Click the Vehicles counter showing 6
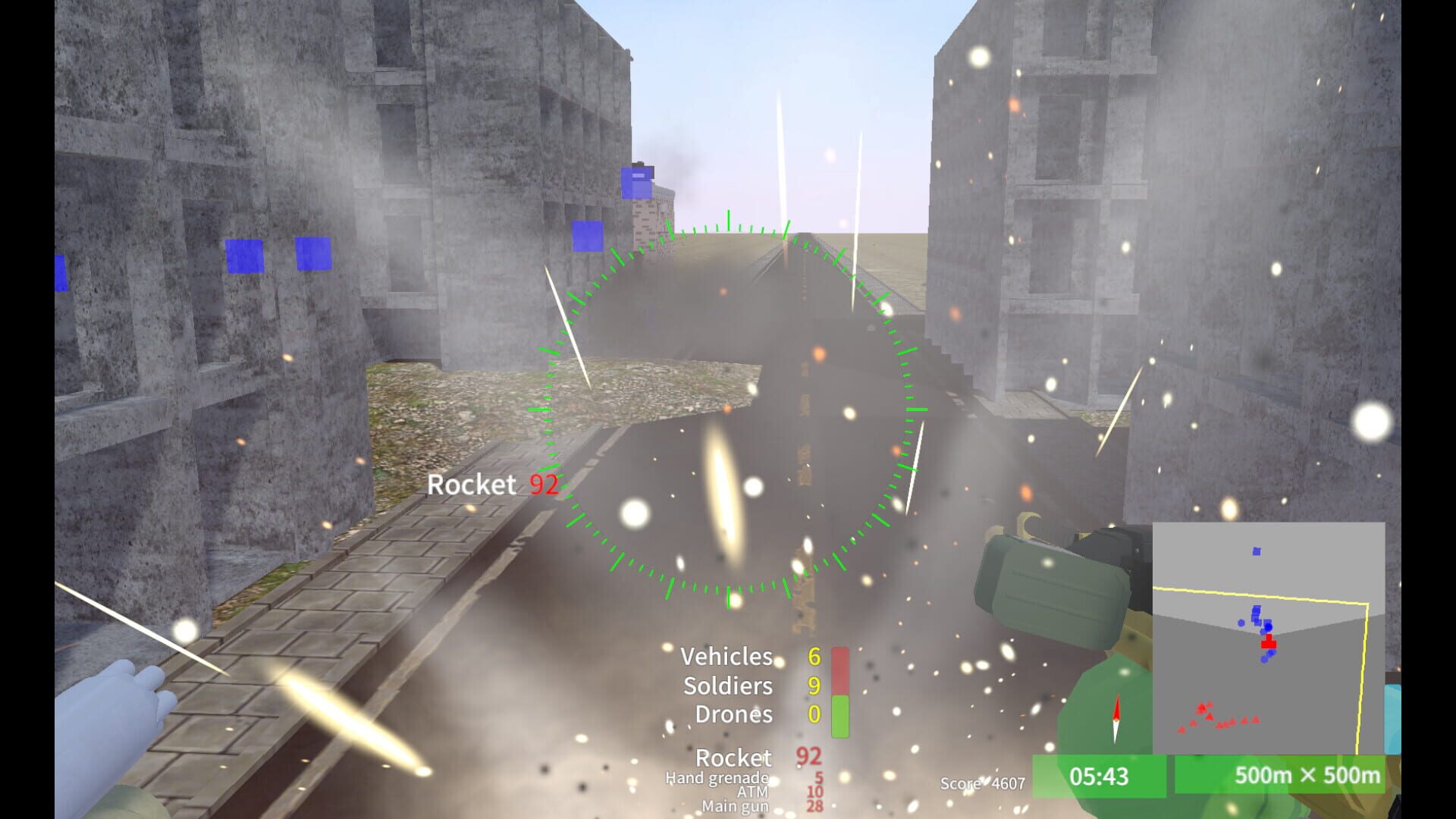1456x819 pixels. [x=814, y=657]
